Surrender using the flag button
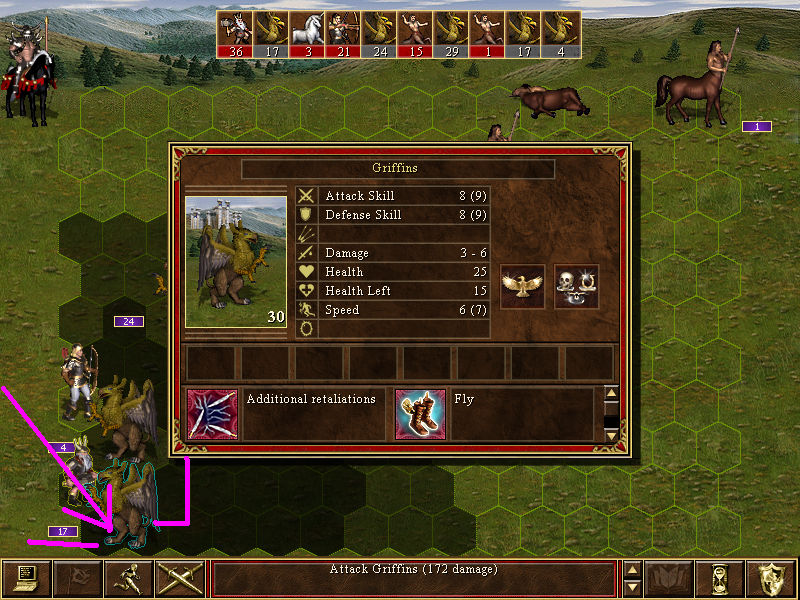This screenshot has height=600, width=800. click(77, 579)
